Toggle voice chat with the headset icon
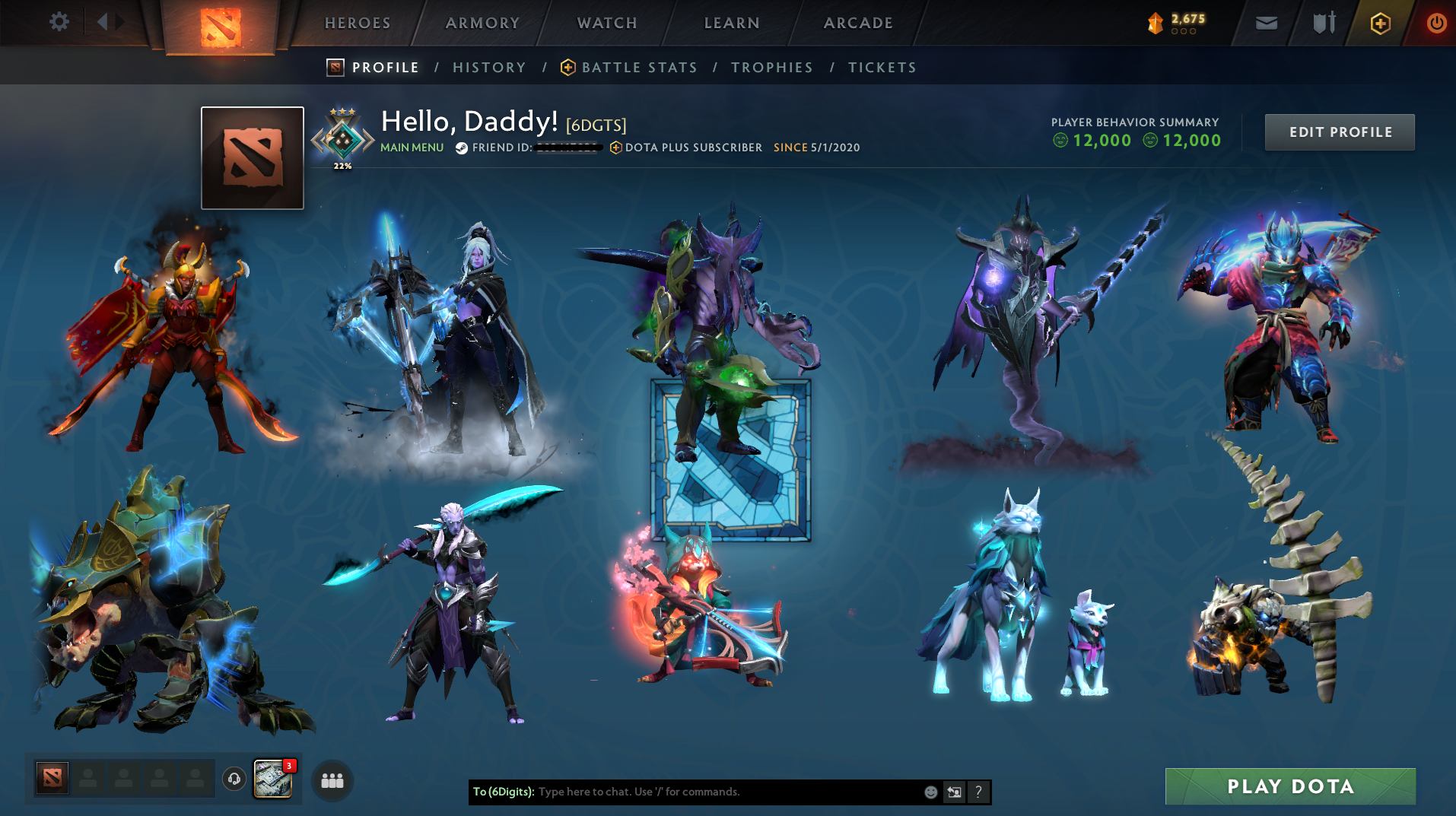Screen dimensions: 1456x816 coord(234,779)
